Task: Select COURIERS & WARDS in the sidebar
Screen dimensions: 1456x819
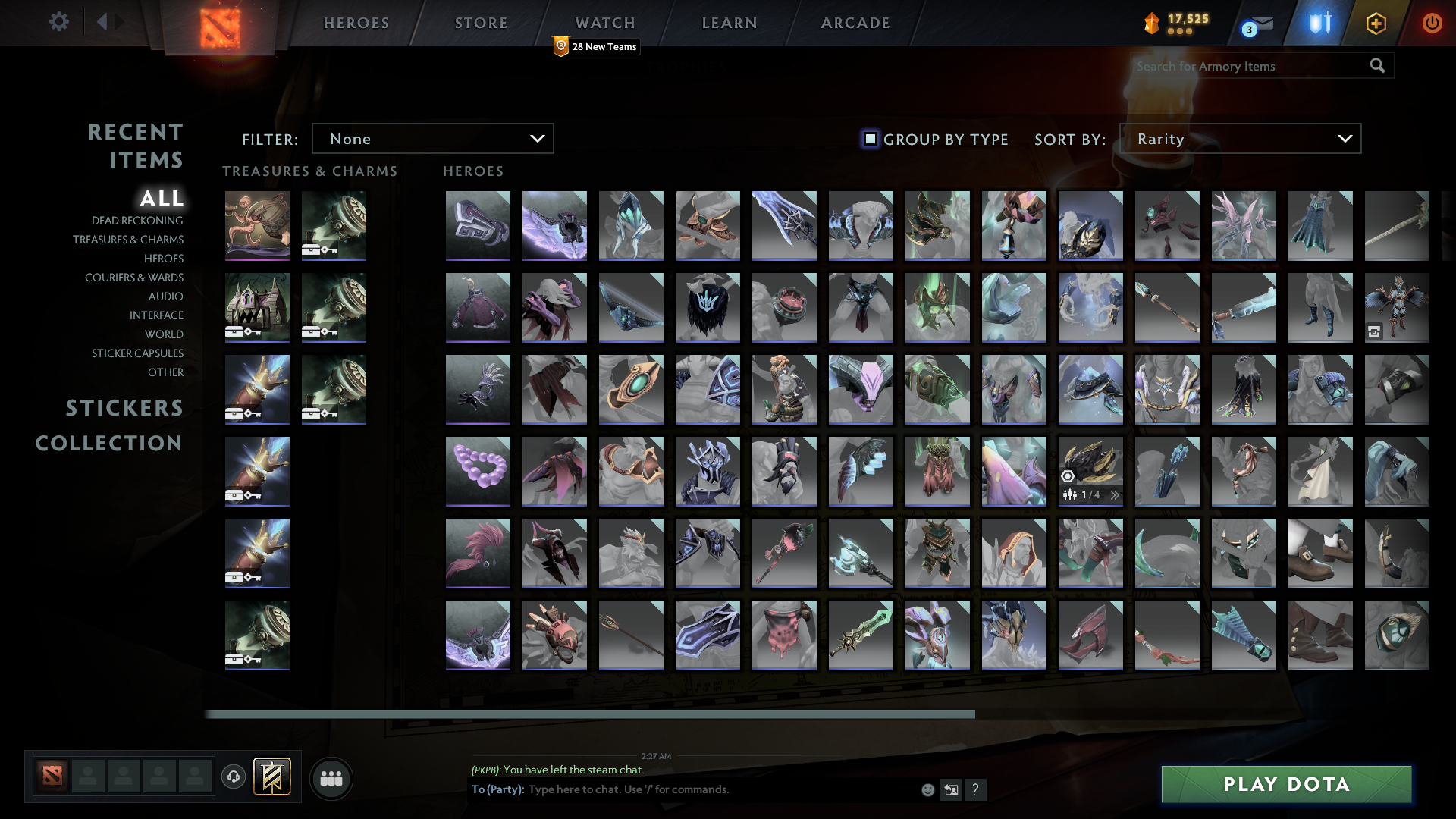Action: 133,278
